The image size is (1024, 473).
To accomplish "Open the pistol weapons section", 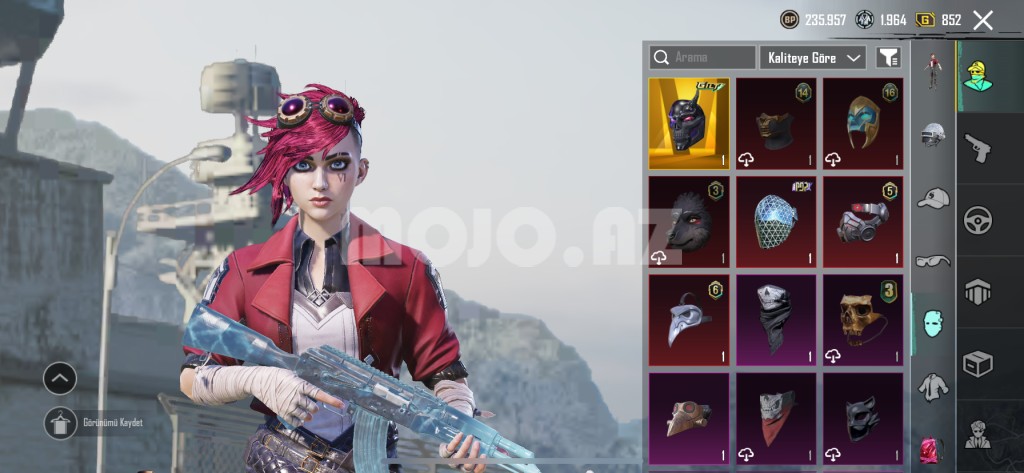I will pyautogui.click(x=977, y=148).
